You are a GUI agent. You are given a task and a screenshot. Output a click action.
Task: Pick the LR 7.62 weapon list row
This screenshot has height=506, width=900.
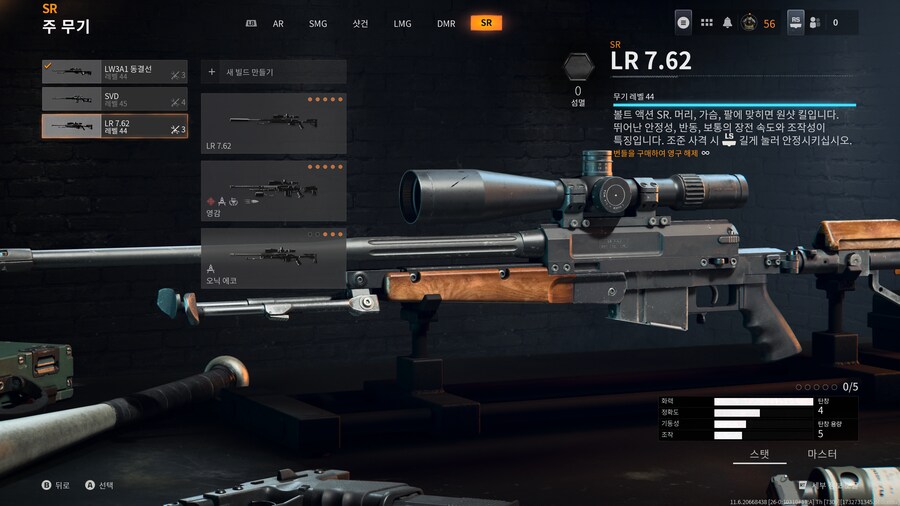115,126
